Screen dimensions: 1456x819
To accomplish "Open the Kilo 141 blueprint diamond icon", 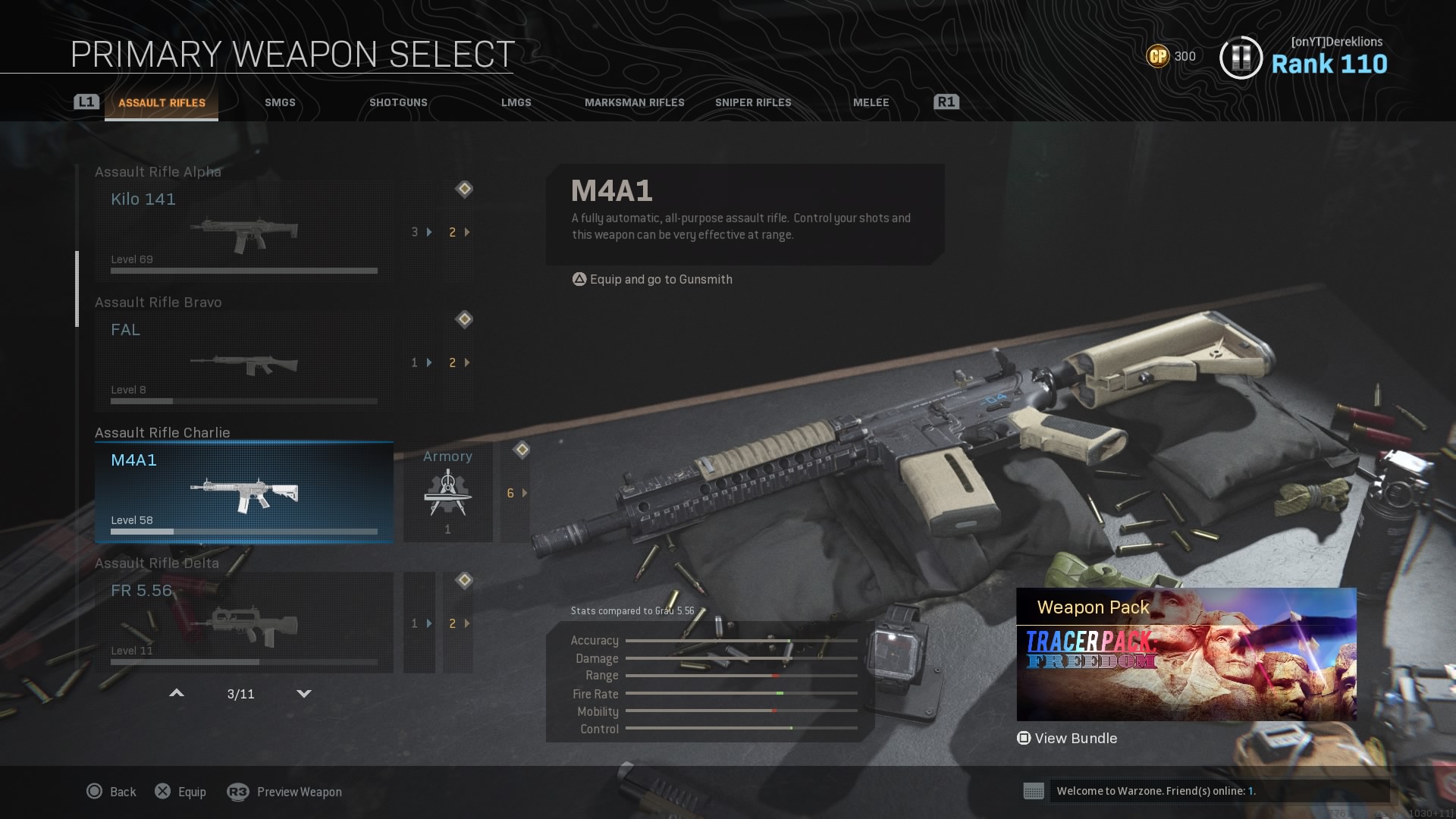I will [464, 190].
